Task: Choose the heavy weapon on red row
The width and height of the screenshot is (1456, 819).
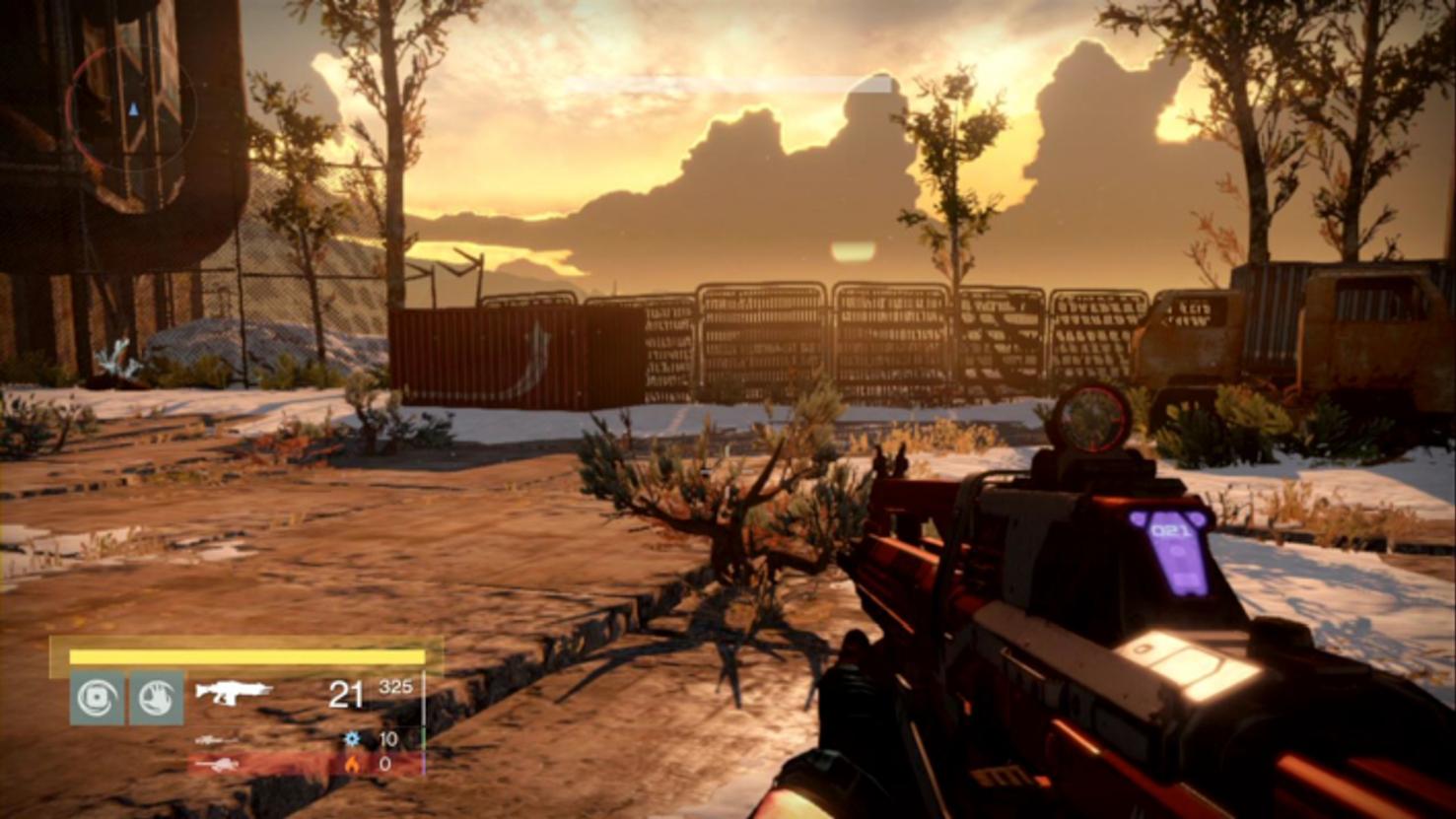Action: (x=217, y=764)
